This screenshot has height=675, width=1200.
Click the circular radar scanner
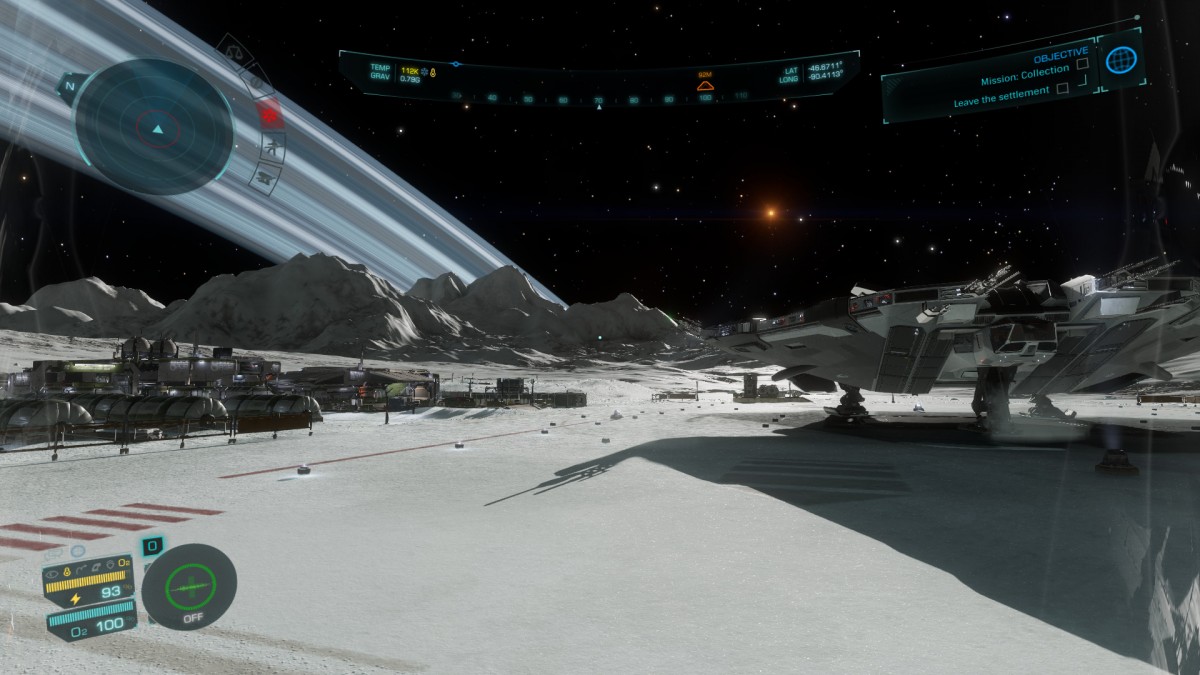click(155, 127)
